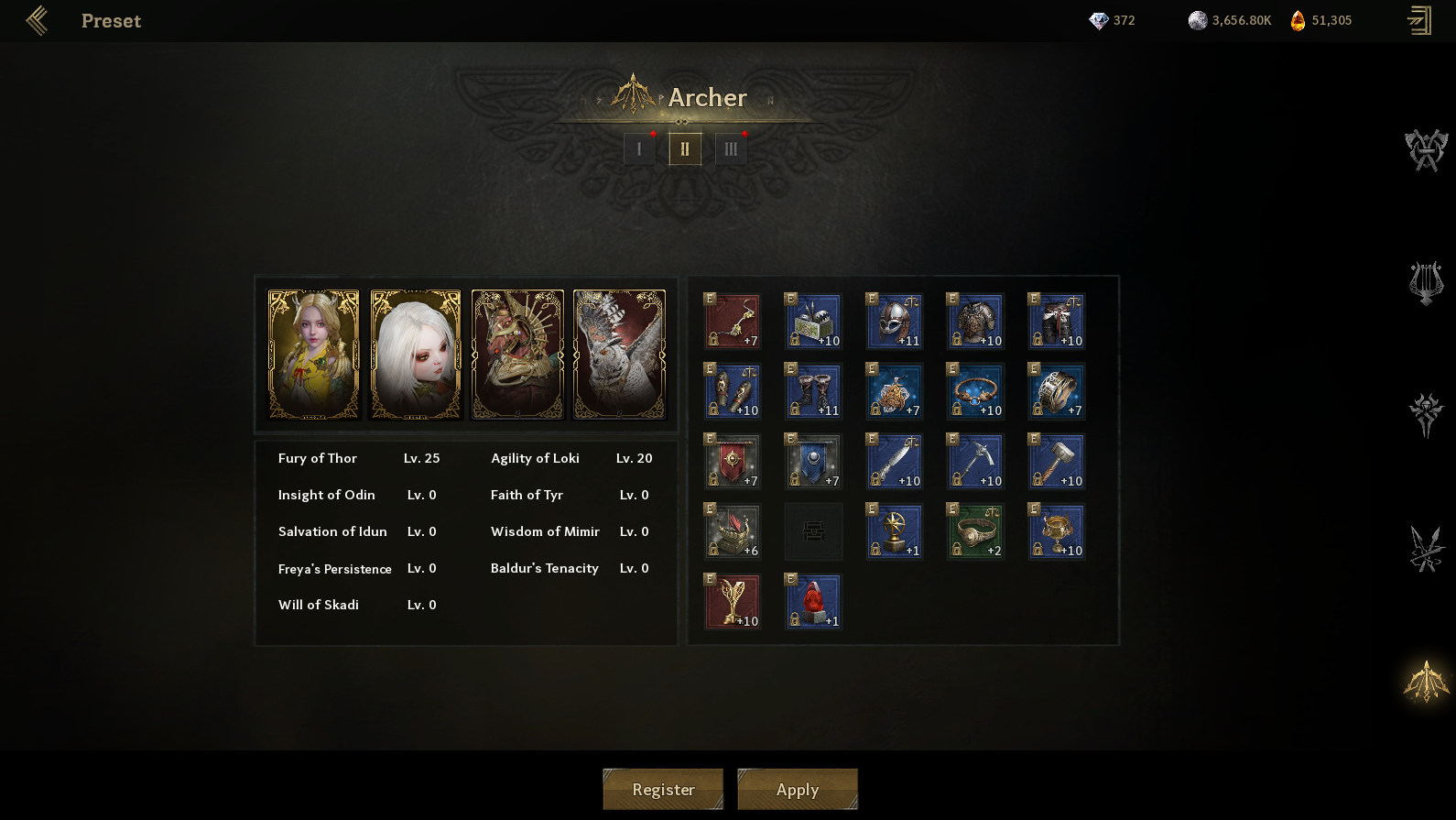
Task: Go back using the arrow beside Preset
Action: [x=37, y=20]
